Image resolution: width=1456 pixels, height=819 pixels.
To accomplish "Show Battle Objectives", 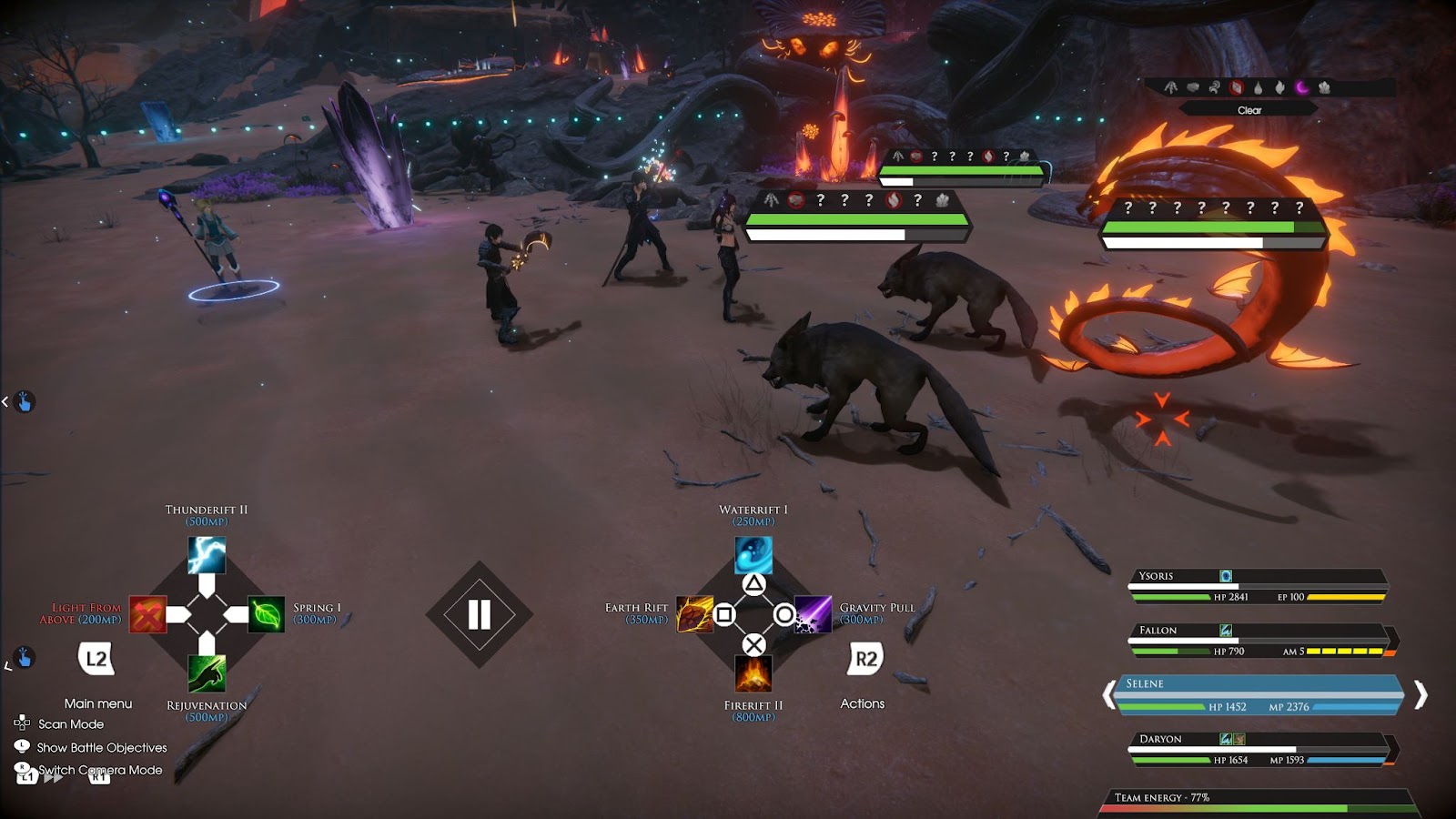I will pyautogui.click(x=102, y=748).
